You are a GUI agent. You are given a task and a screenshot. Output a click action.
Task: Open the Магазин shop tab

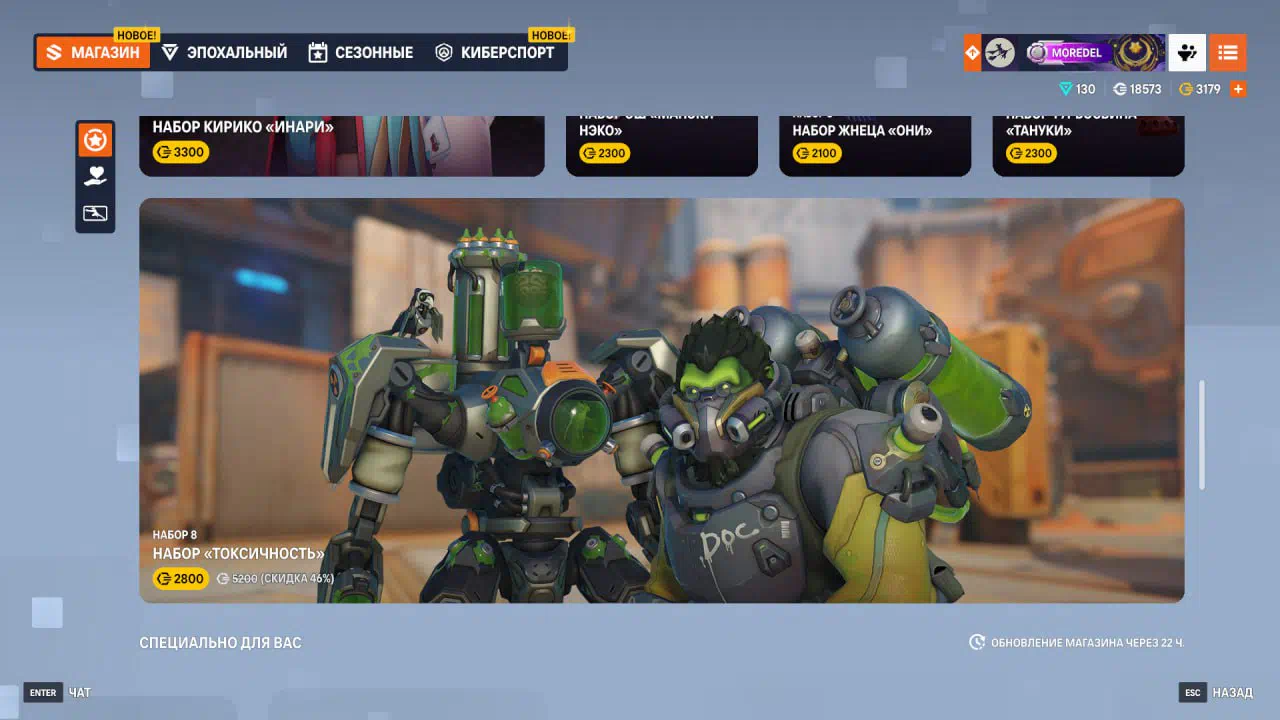click(x=93, y=53)
